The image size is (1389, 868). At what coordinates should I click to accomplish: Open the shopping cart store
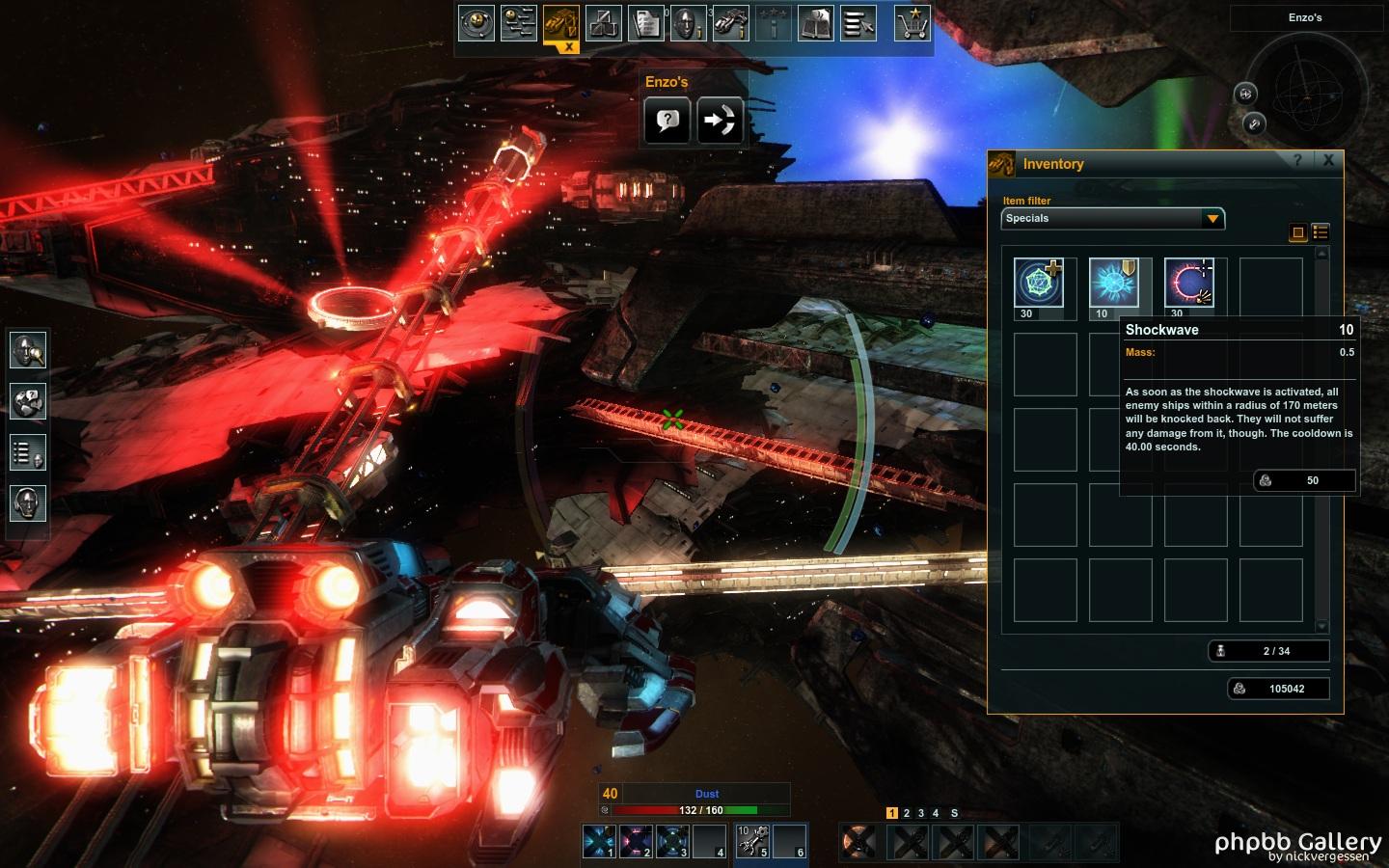[x=912, y=23]
